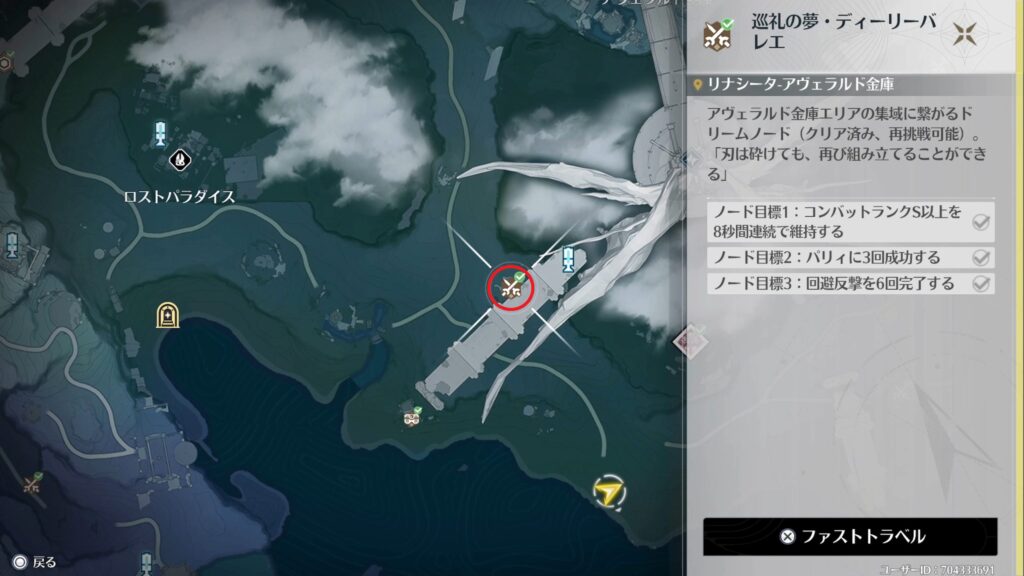This screenshot has width=1024, height=576.
Task: Select the red-circled dream node marker
Action: (511, 287)
